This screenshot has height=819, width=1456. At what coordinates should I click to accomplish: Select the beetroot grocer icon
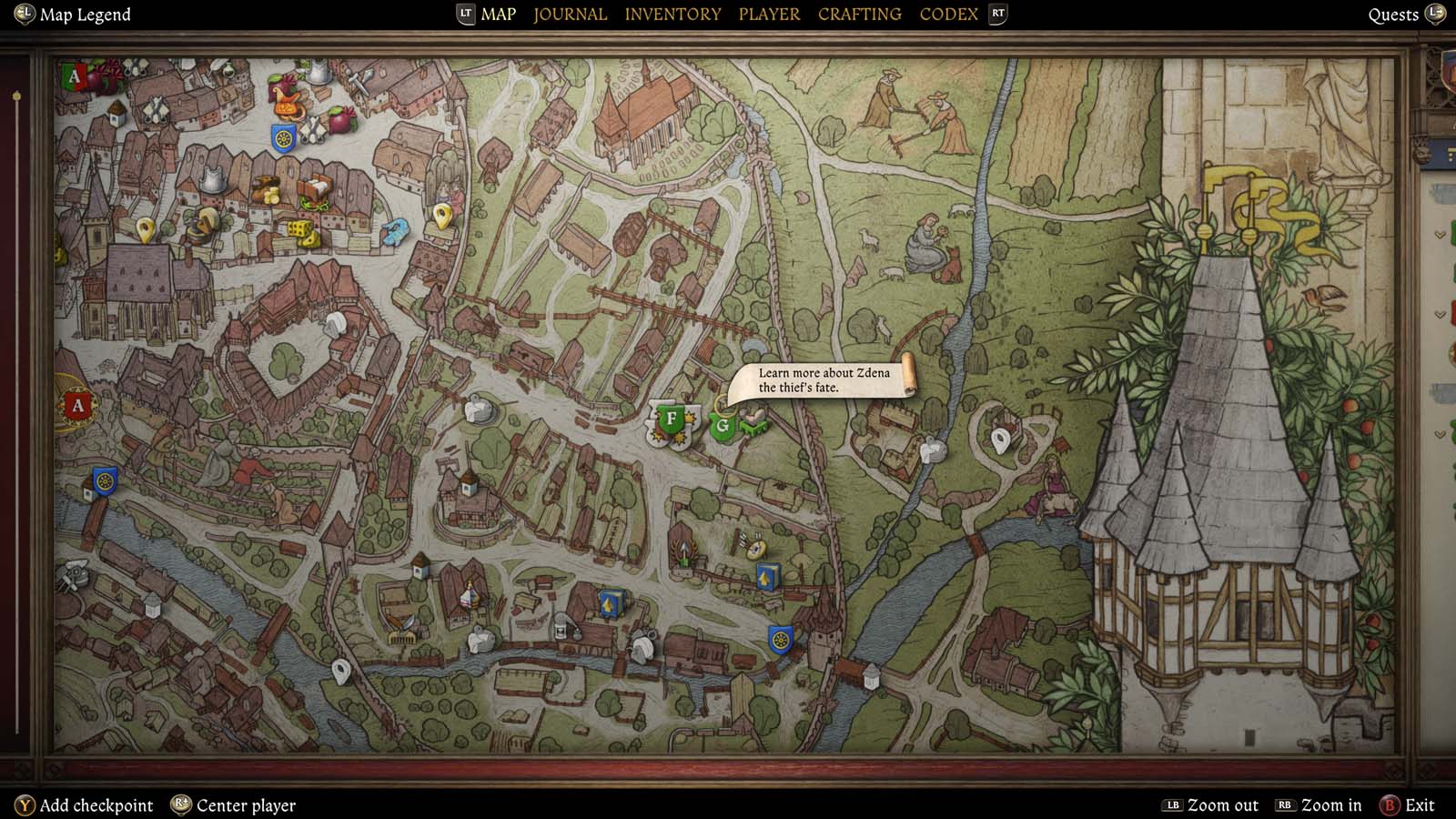(341, 119)
